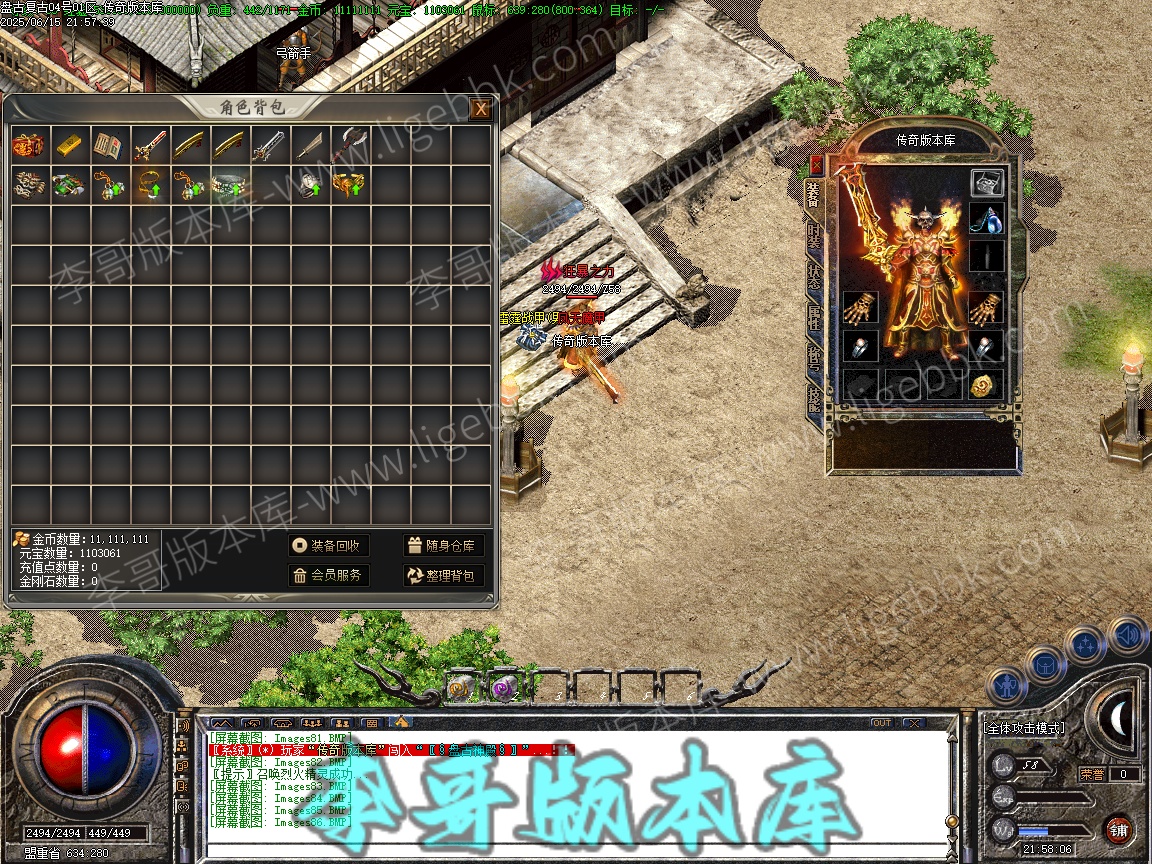Toggle sound with the speaker button
Image resolution: width=1152 pixels, height=864 pixels.
[x=1126, y=633]
